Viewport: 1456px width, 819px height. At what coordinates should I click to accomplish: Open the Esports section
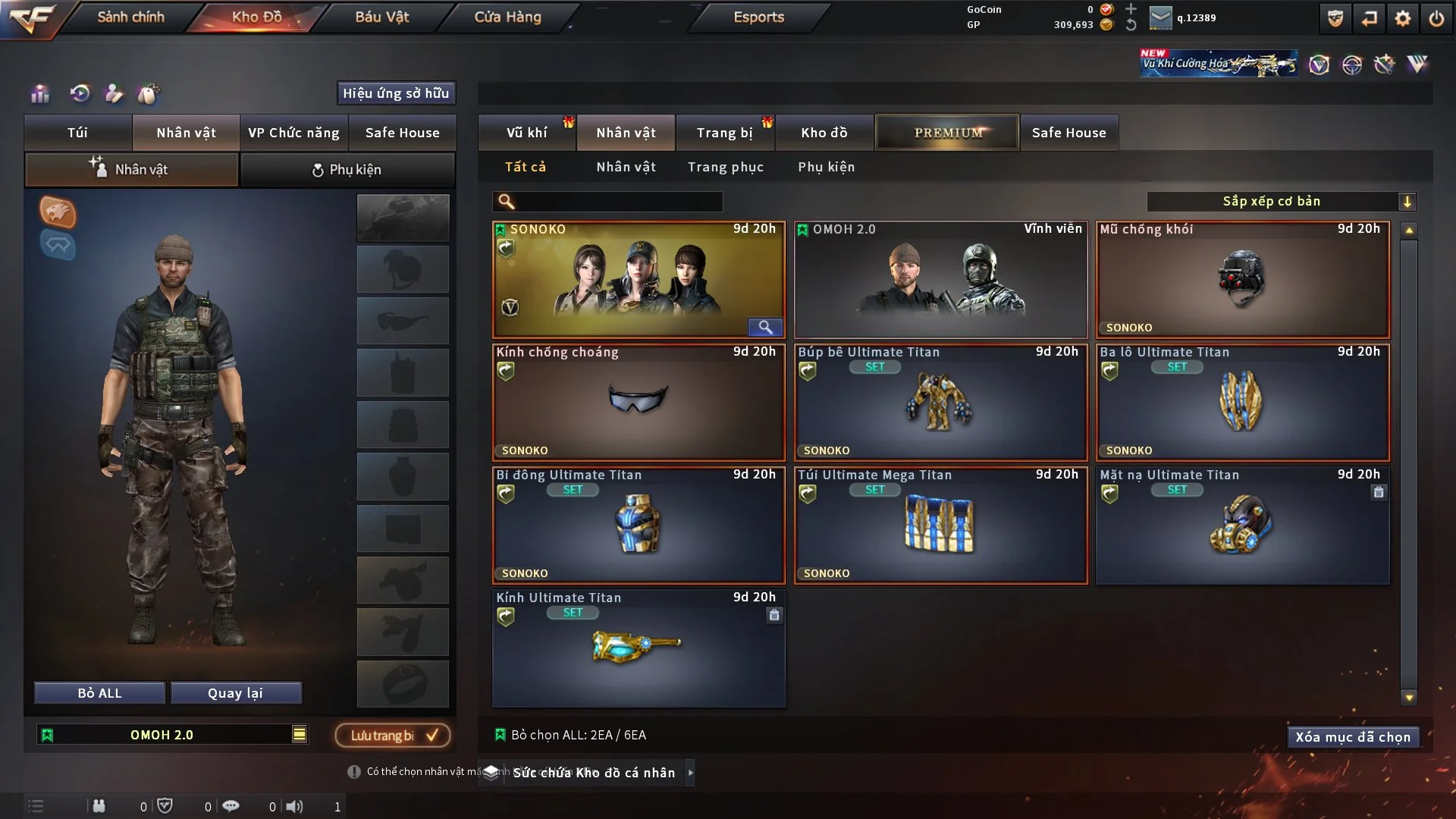coord(758,17)
